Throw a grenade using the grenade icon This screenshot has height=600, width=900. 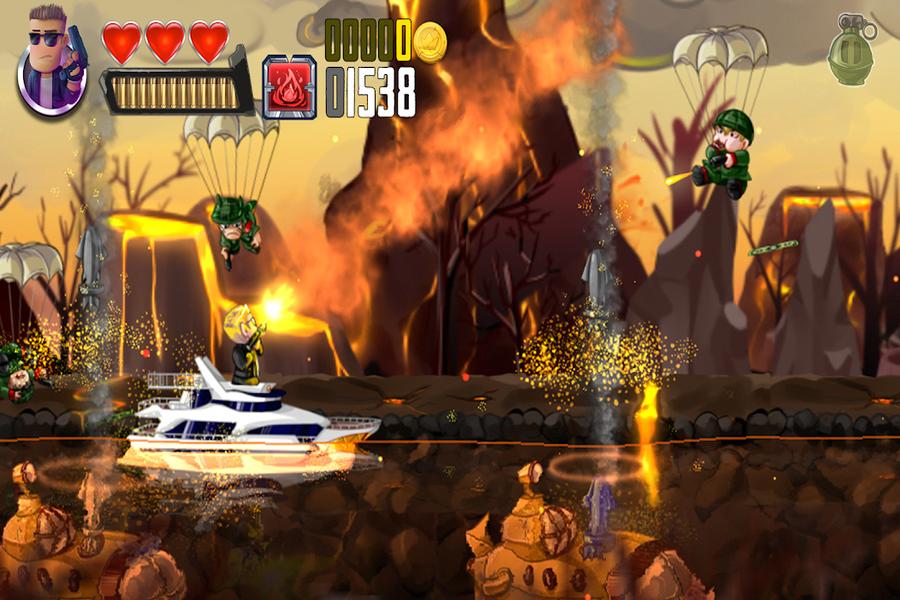point(850,50)
